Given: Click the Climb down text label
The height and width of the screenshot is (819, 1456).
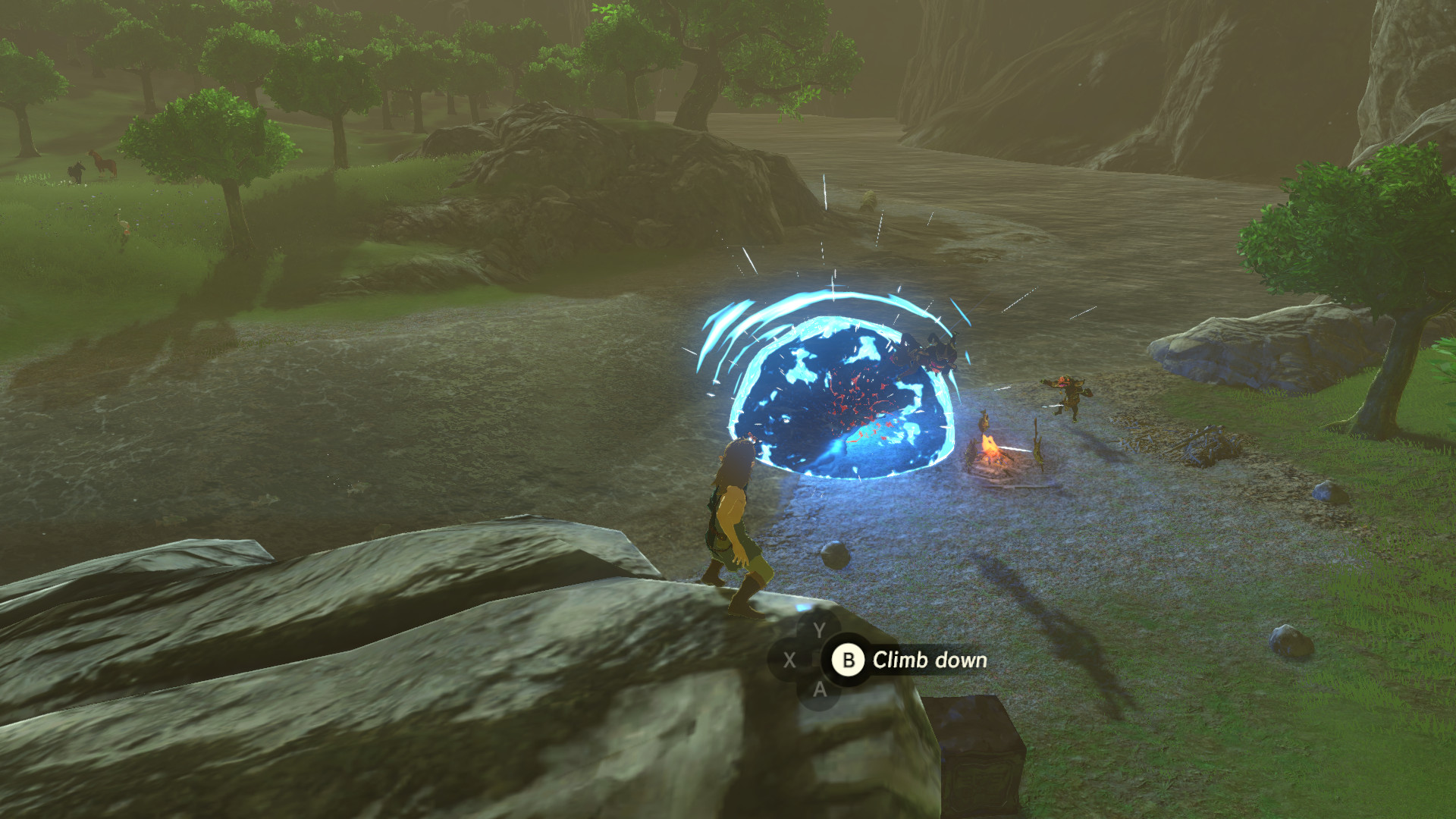Looking at the screenshot, I should [929, 660].
